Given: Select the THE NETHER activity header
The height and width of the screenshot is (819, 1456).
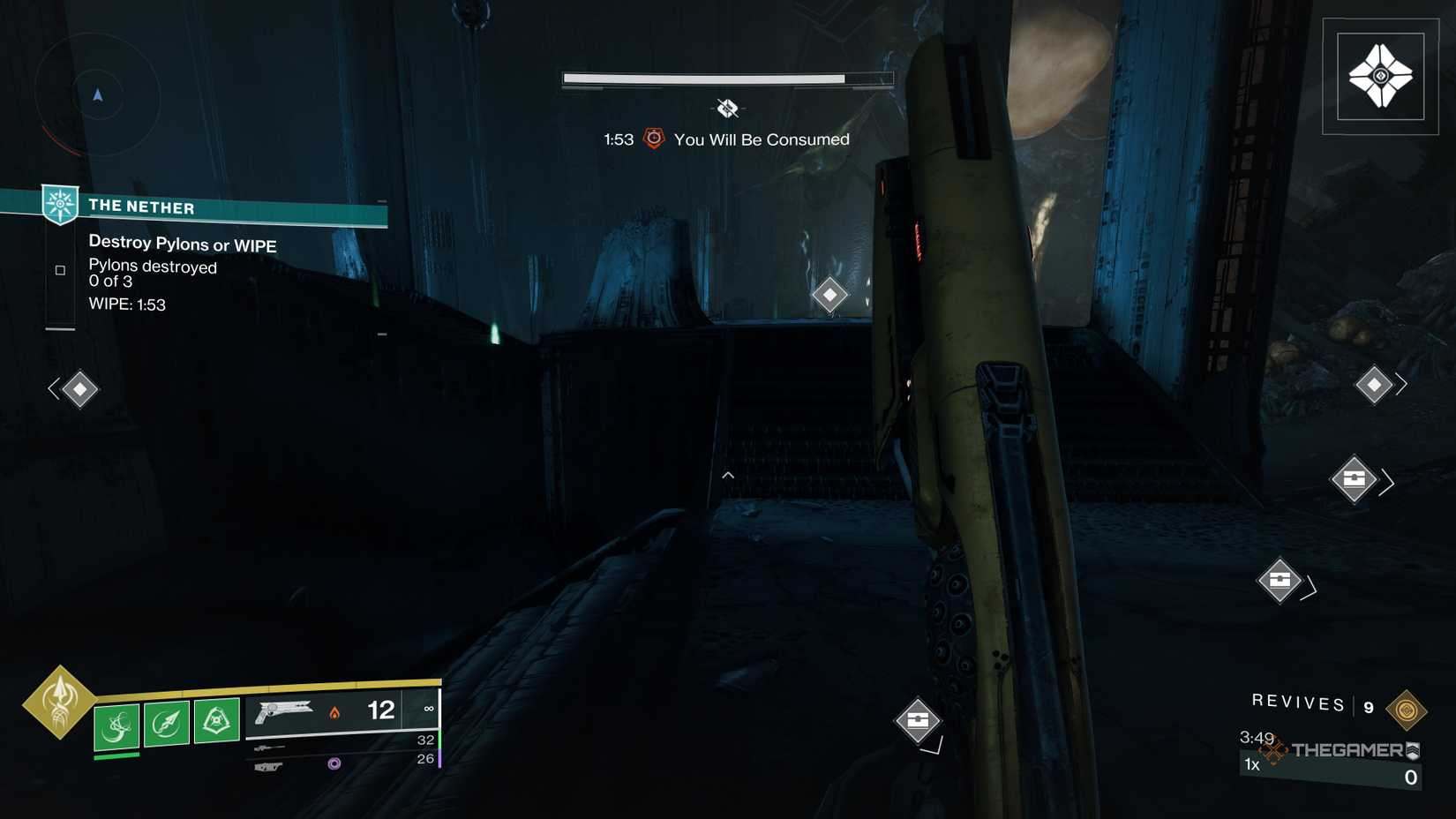Looking at the screenshot, I should [141, 207].
